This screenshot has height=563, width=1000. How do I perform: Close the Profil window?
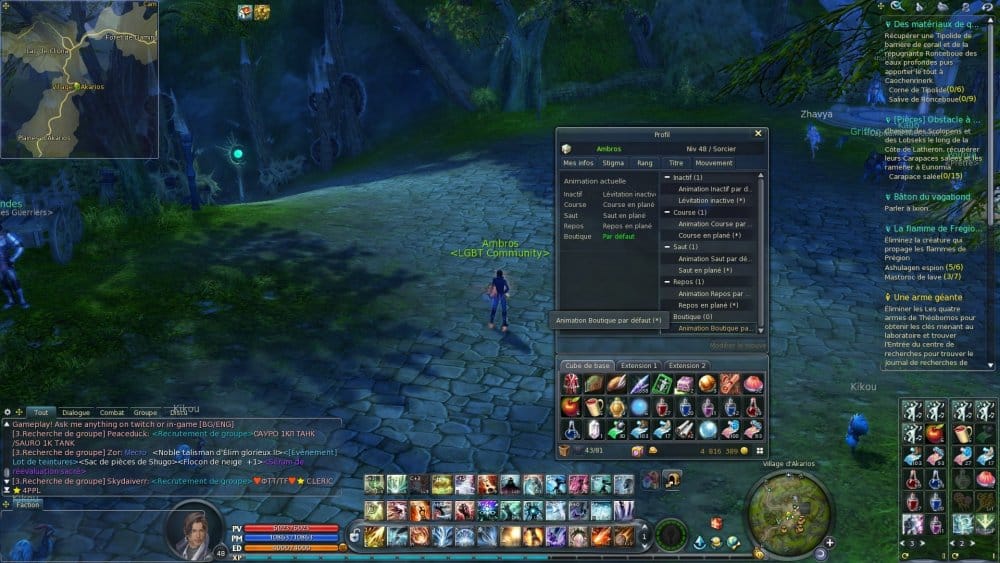point(758,133)
